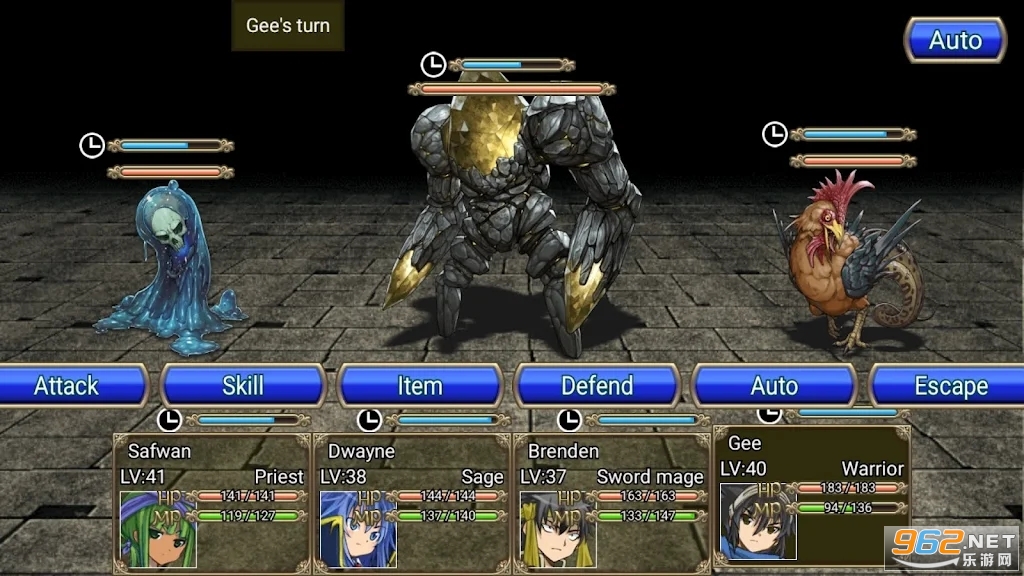Viewport: 1024px width, 576px height.
Task: Select Gee the Warrior's party panel
Action: (811, 495)
